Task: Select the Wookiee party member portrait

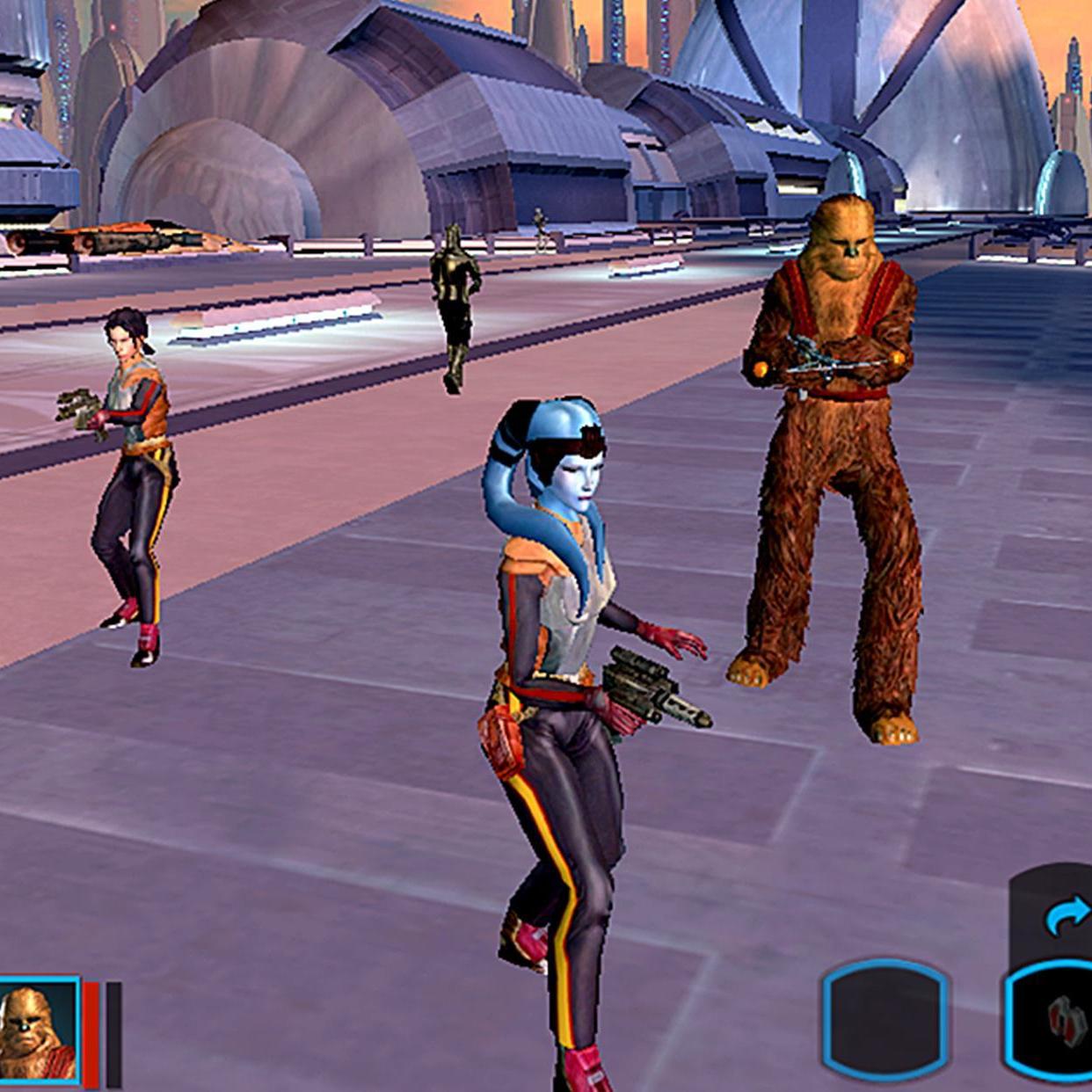Action: coord(39,1031)
